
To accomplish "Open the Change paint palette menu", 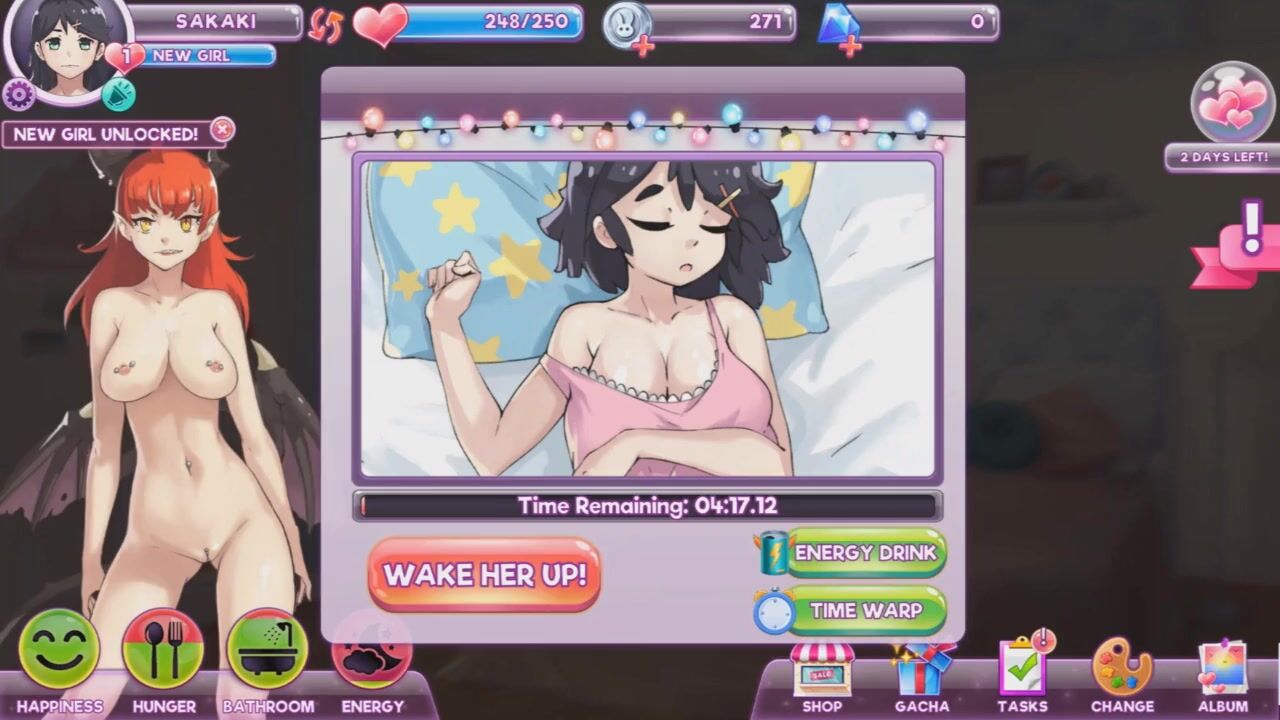I will click(x=1122, y=672).
